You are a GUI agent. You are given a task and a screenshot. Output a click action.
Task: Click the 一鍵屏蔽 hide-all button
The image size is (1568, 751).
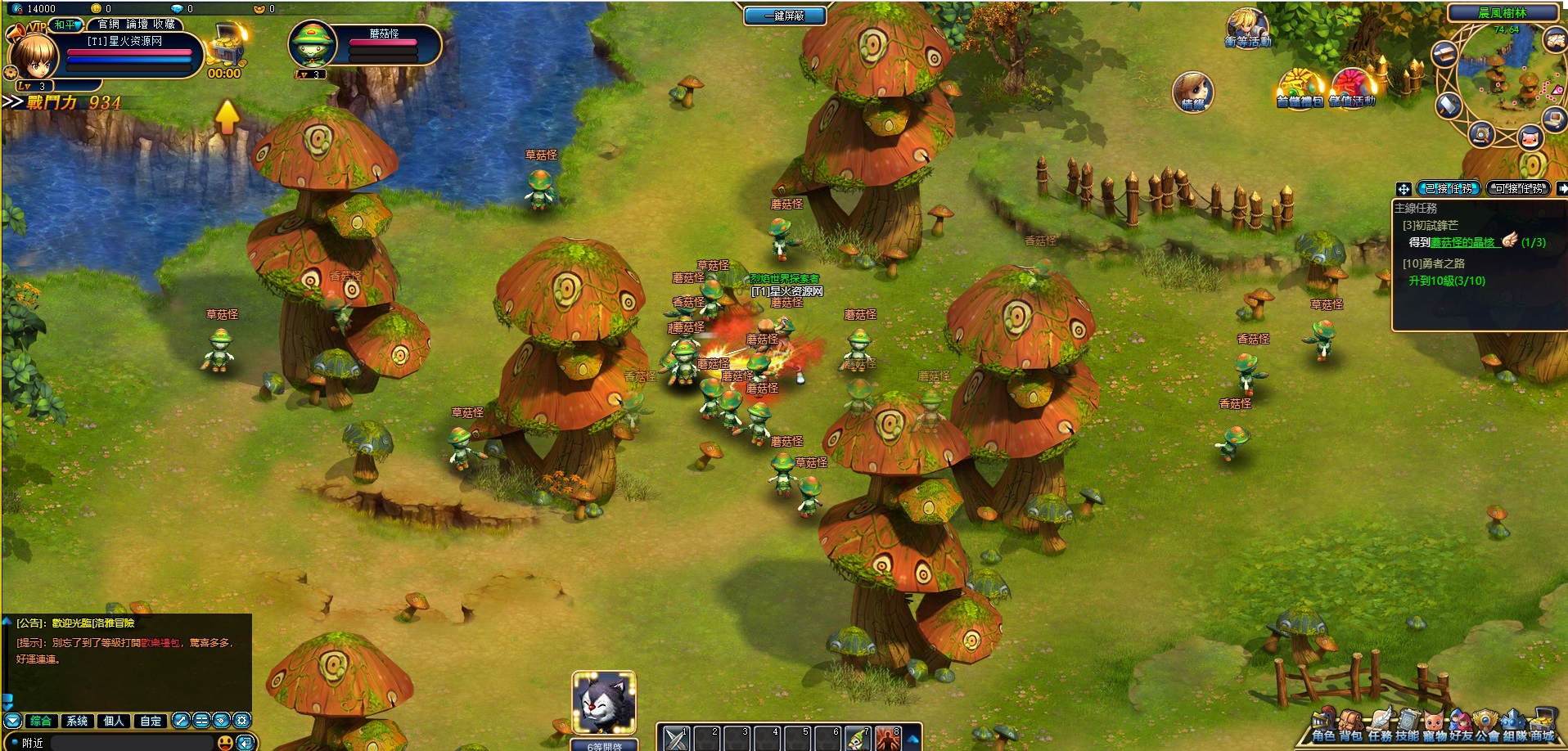[x=784, y=16]
